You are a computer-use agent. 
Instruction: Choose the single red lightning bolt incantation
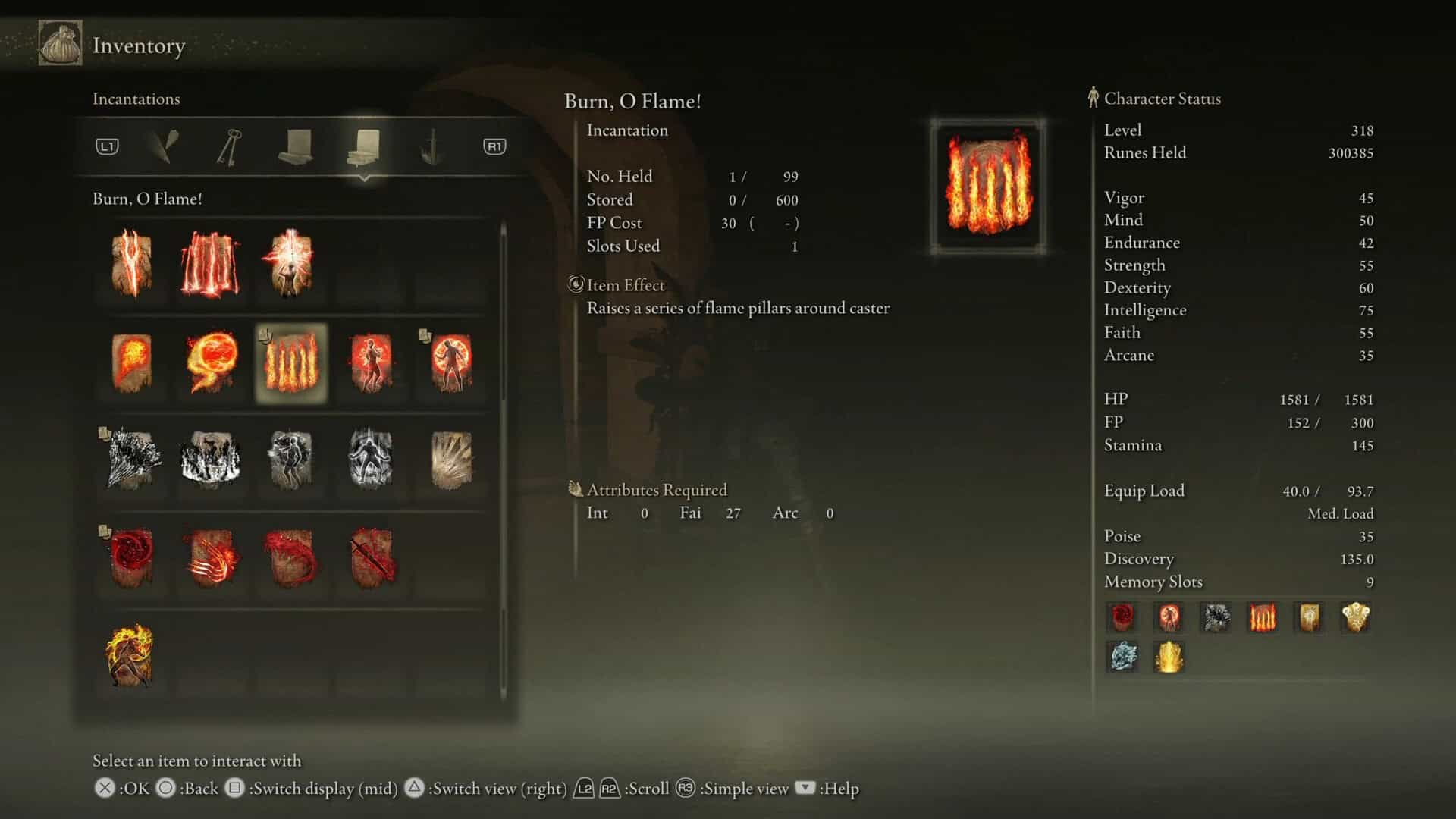point(131,263)
